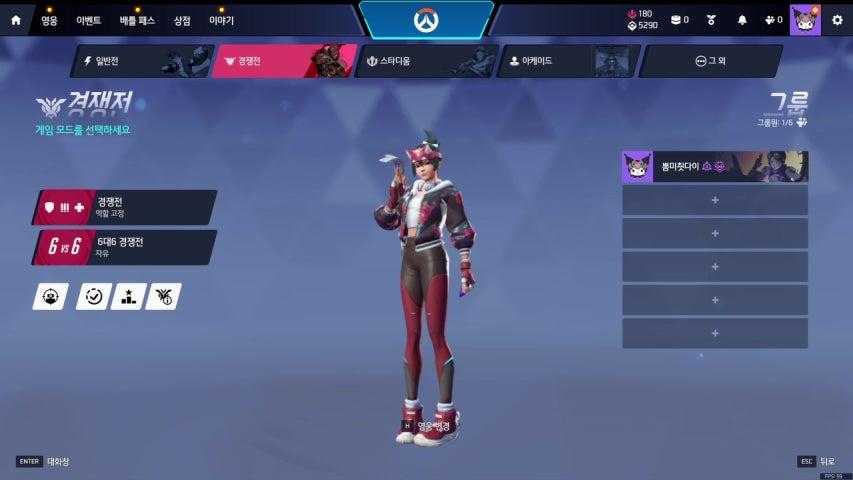Go to the home screen icon

tap(15, 20)
